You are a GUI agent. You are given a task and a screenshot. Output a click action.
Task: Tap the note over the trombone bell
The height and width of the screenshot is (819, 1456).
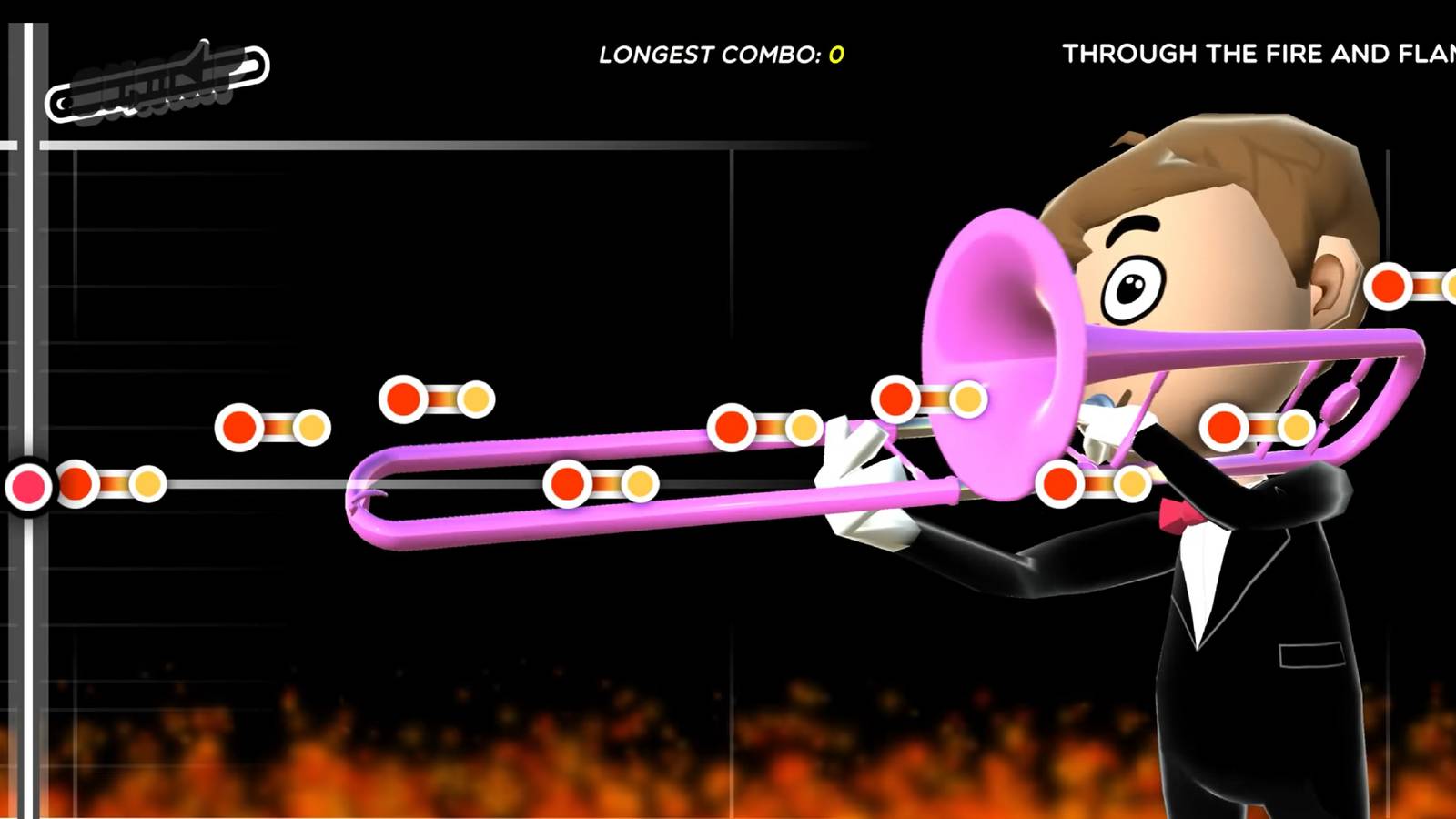pyautogui.click(x=896, y=398)
